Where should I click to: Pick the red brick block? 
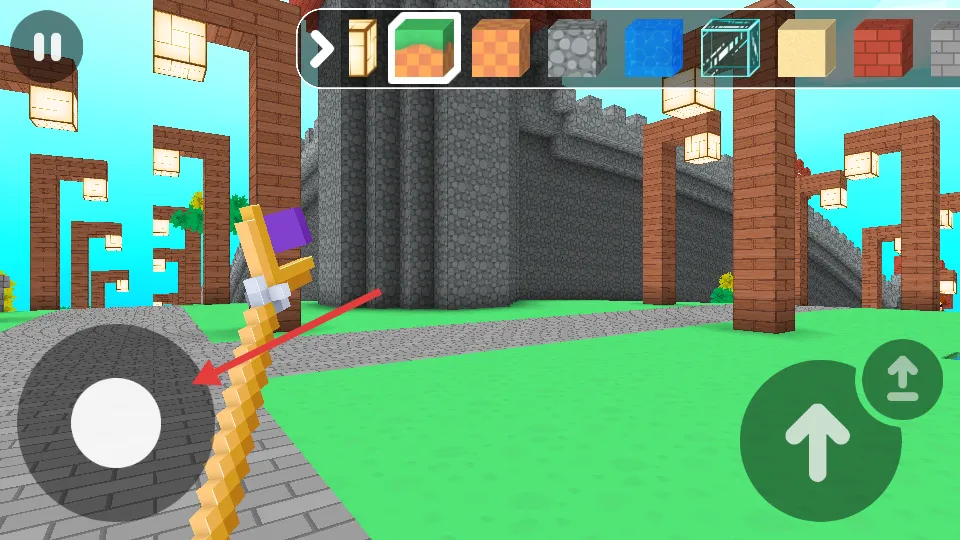click(883, 48)
